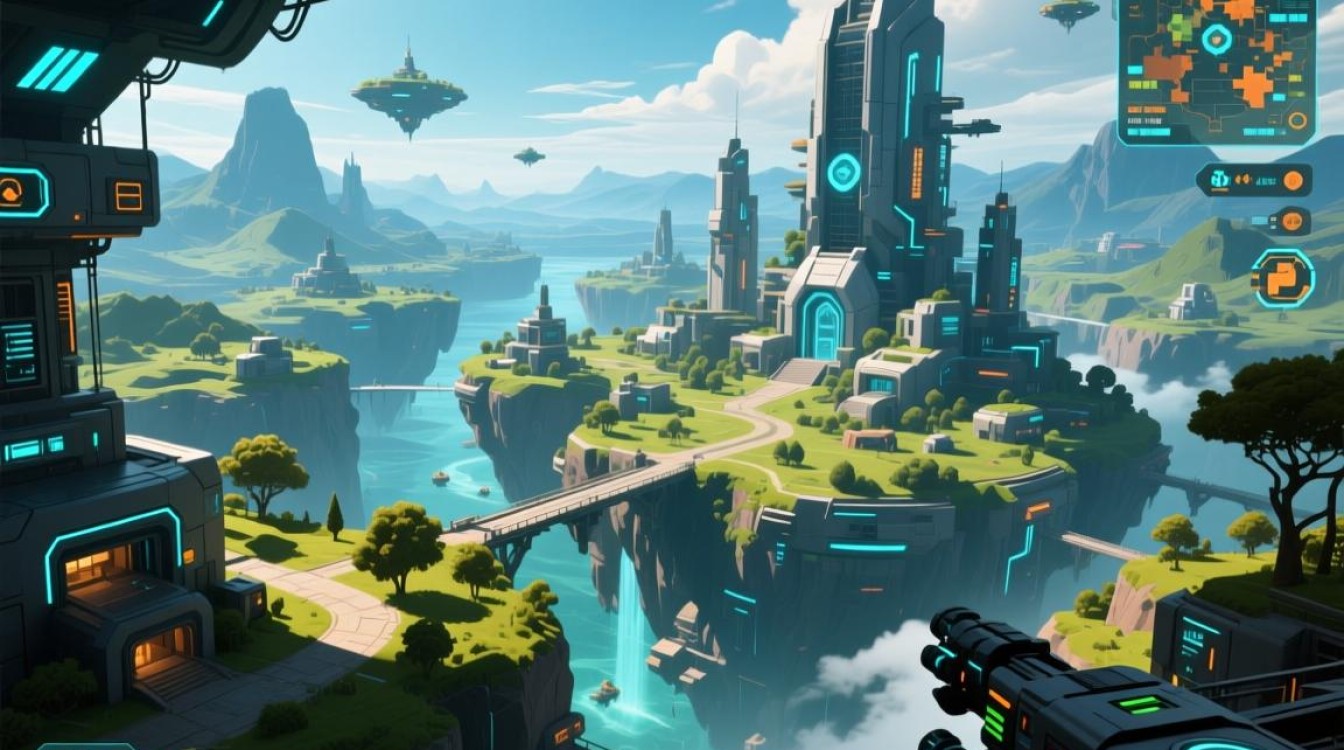The height and width of the screenshot is (750, 1344).
Task: Click the cyan circular marker on the minimap
Action: point(1217,39)
